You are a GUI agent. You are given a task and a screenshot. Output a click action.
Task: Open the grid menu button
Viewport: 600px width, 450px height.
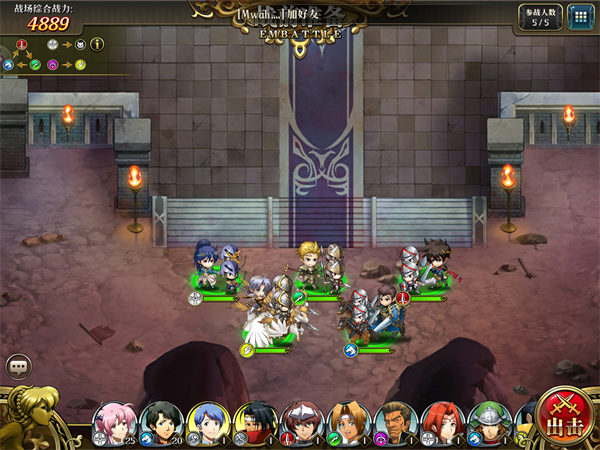(578, 17)
